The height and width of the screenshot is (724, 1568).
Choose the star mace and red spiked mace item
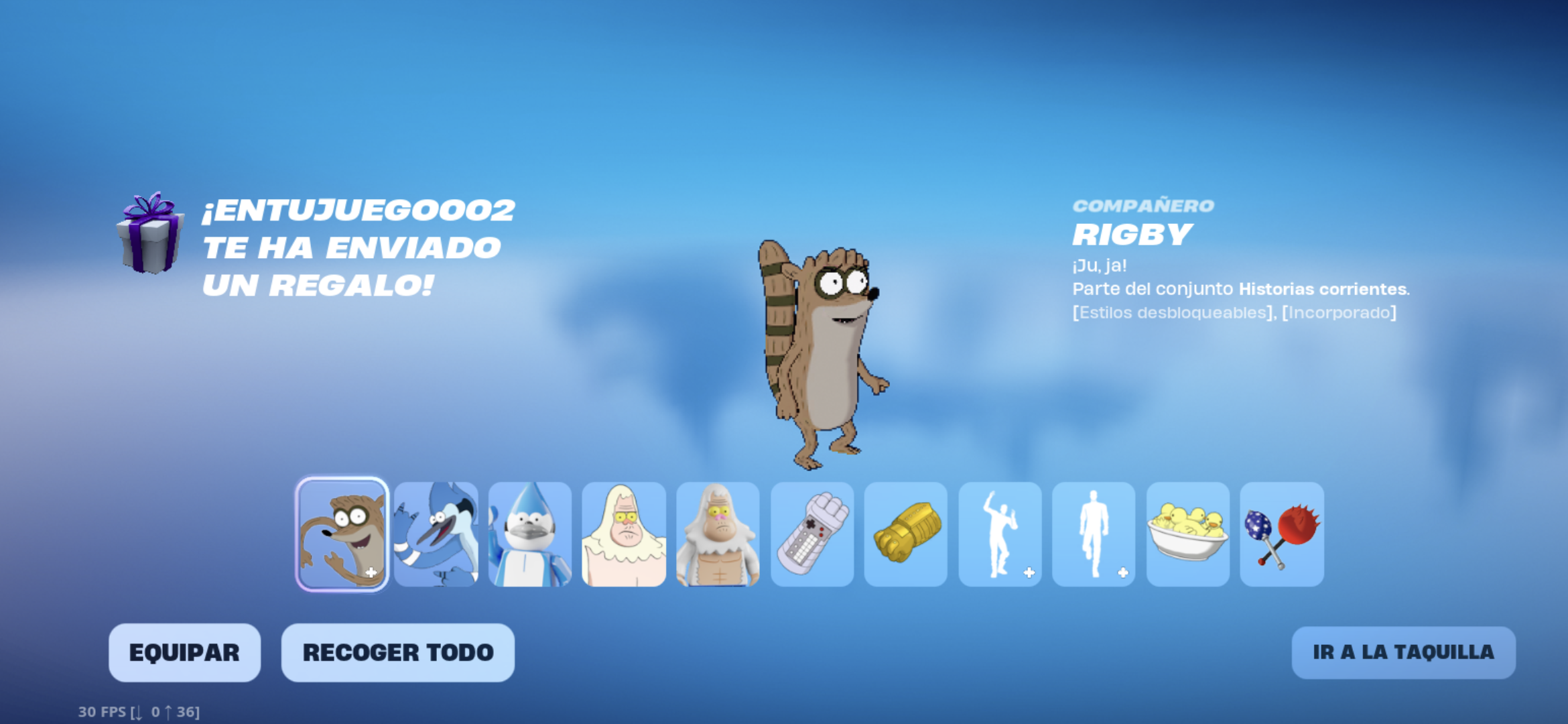point(1282,534)
